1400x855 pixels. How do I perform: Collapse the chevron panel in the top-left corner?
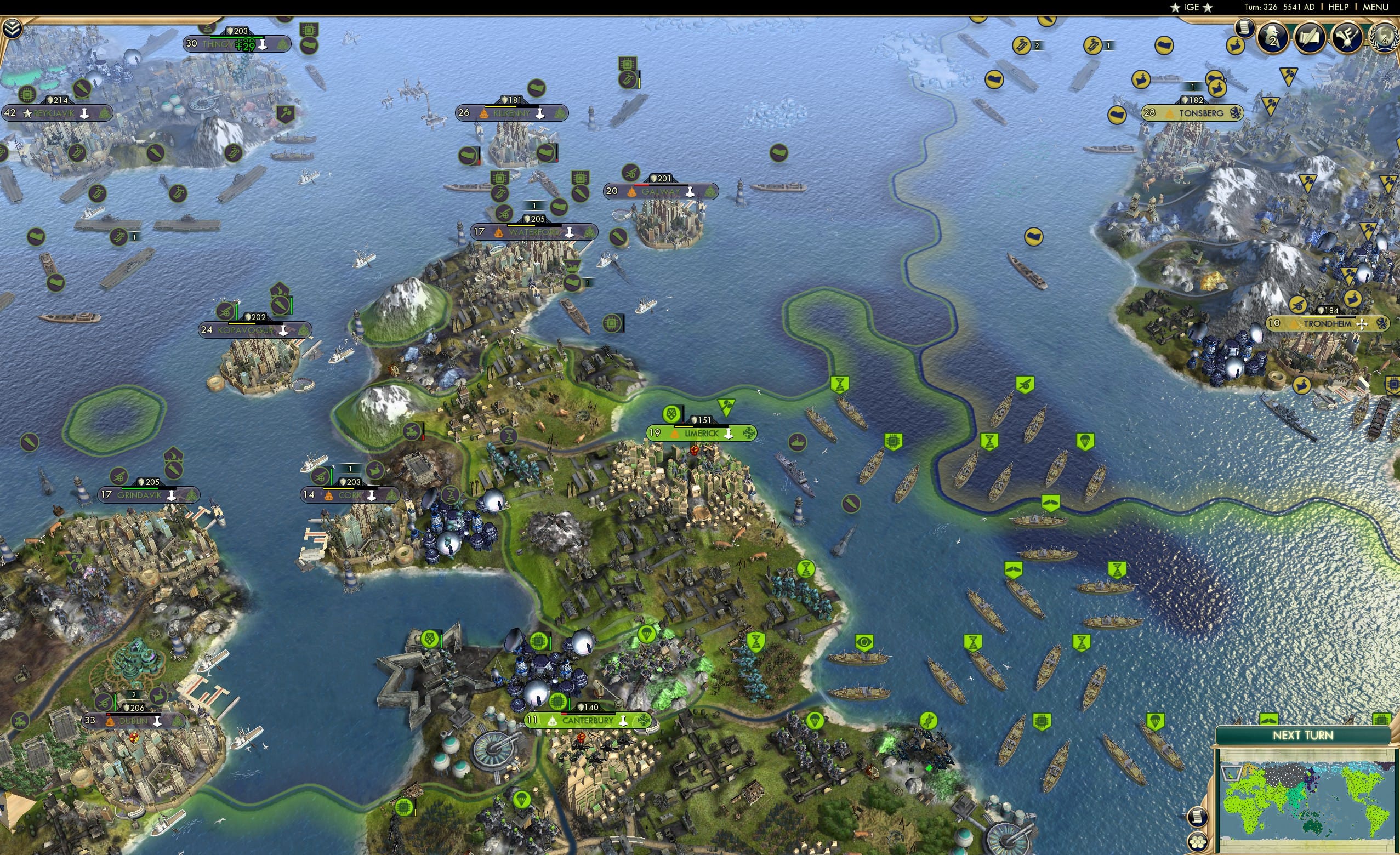(x=13, y=29)
